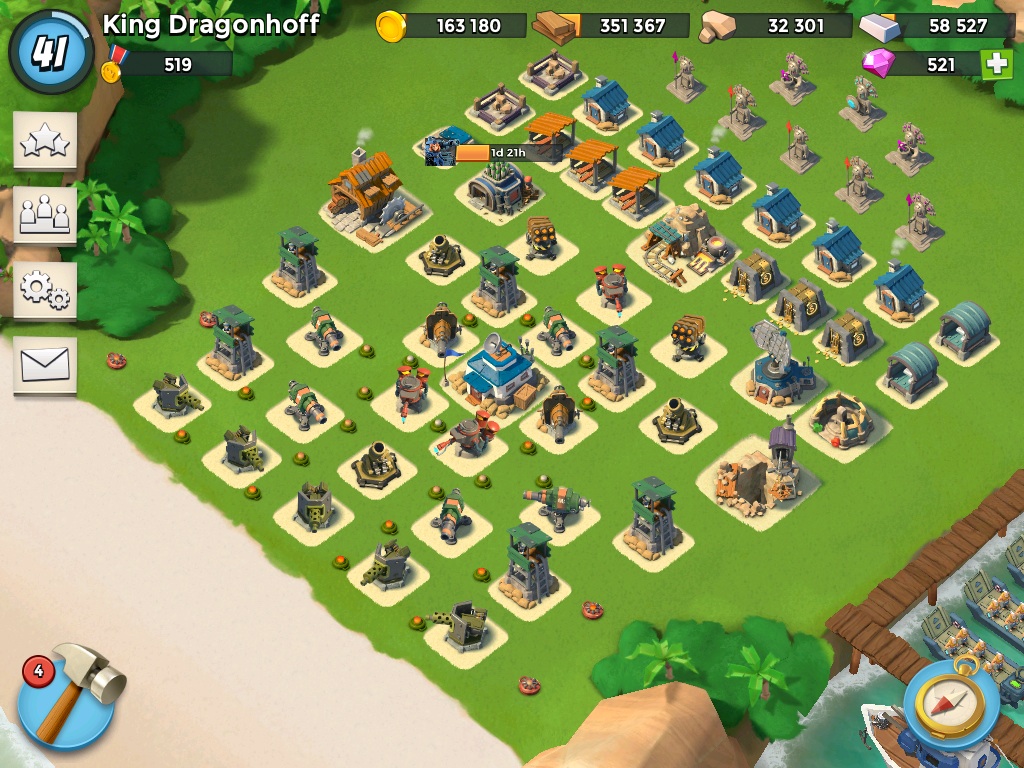Viewport: 1024px width, 768px height.
Task: Open the mail envelope inbox
Action: (x=45, y=365)
